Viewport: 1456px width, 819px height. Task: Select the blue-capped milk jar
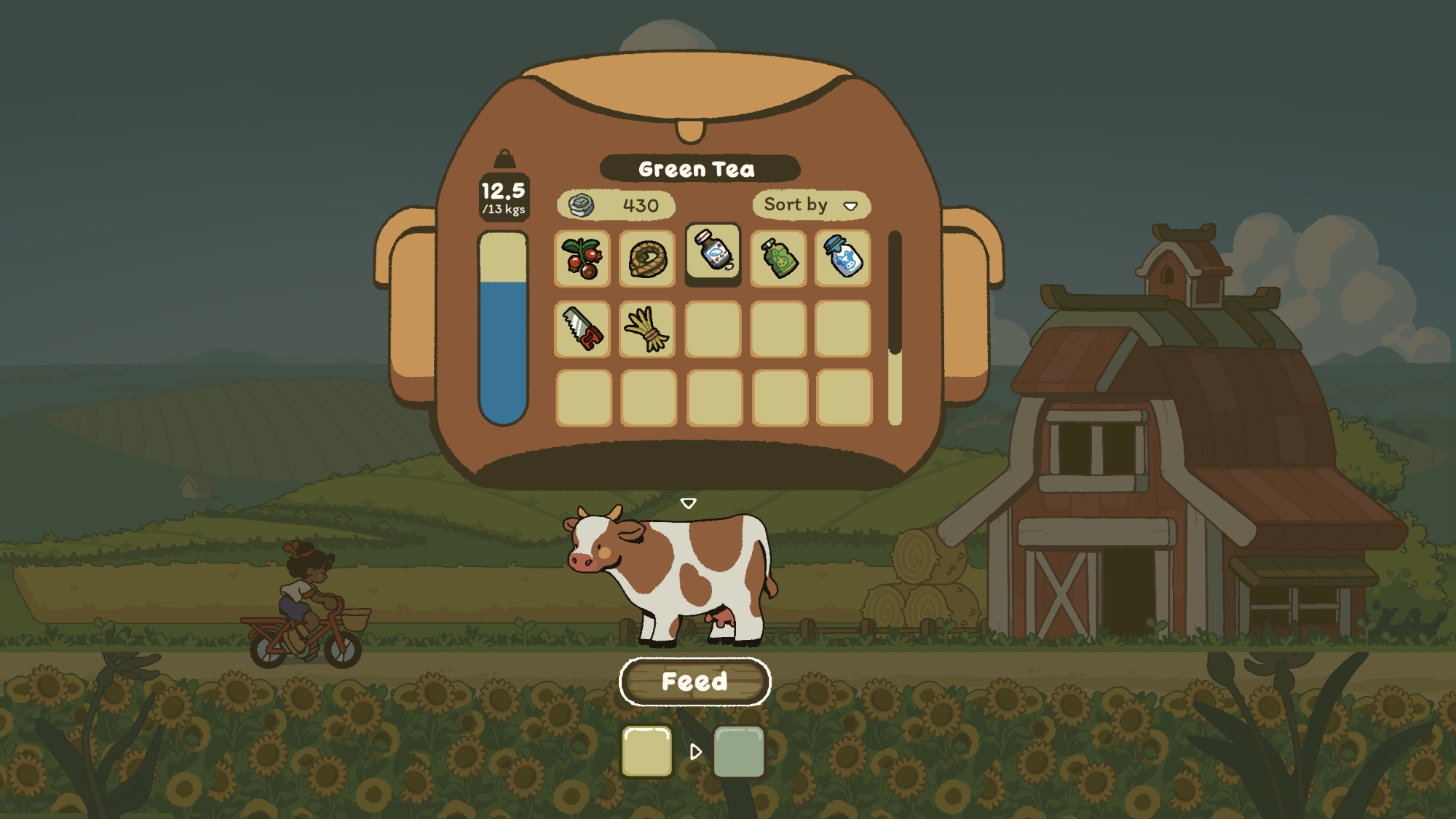coord(843,258)
